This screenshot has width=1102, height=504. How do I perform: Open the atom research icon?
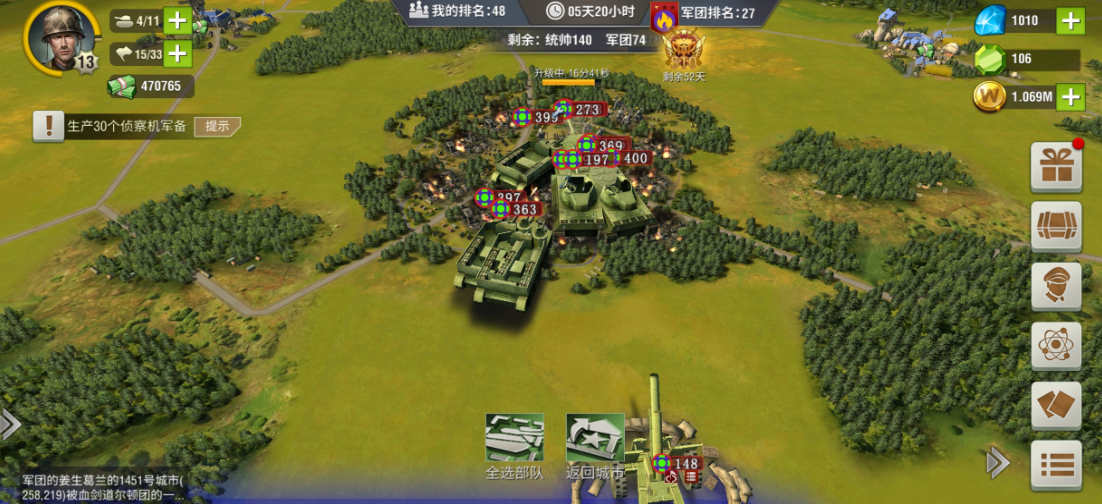pyautogui.click(x=1056, y=346)
